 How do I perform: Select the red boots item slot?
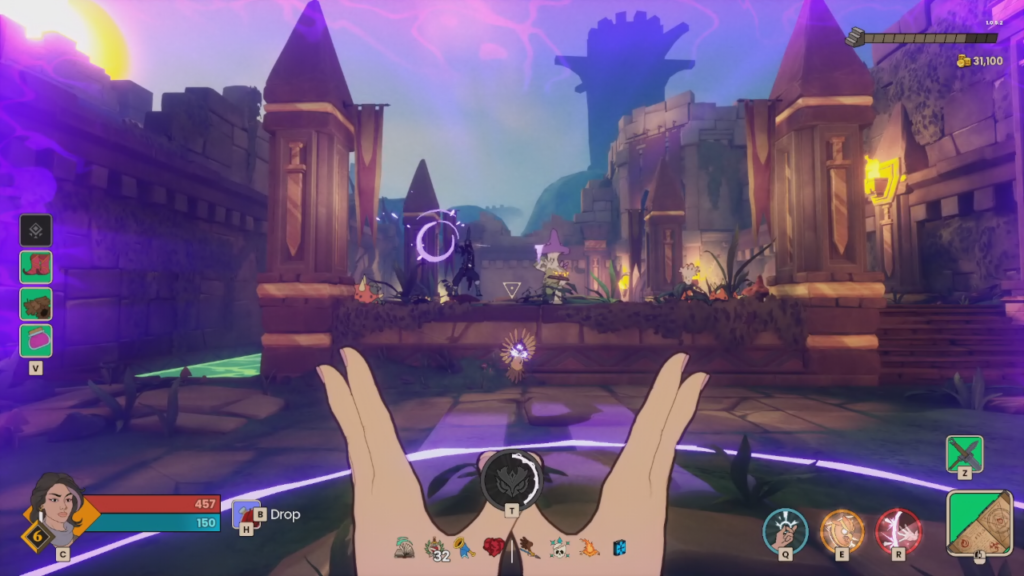coord(36,267)
